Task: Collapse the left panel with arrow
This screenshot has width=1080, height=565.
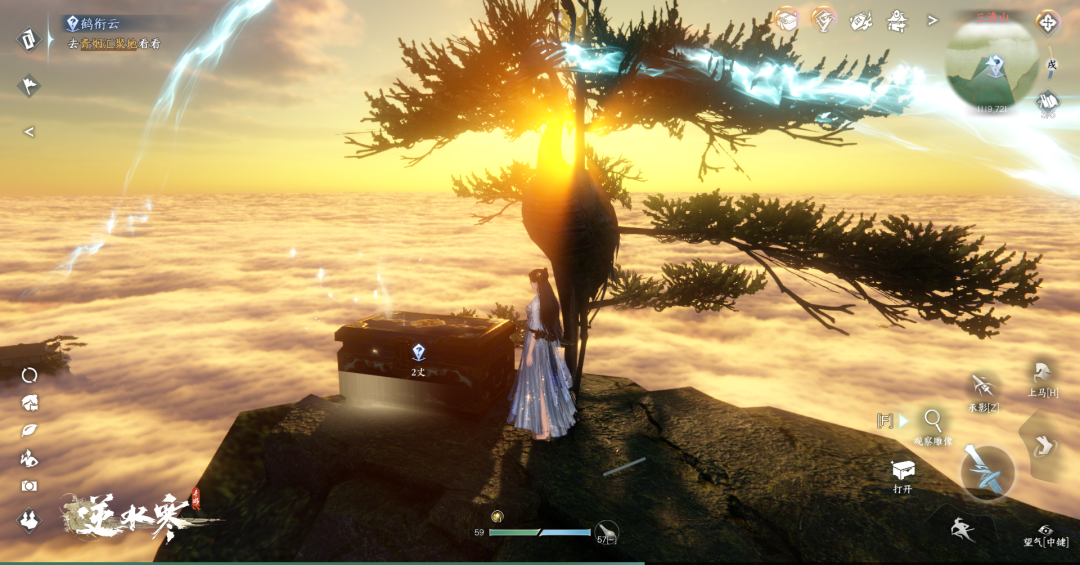Action: point(29,131)
